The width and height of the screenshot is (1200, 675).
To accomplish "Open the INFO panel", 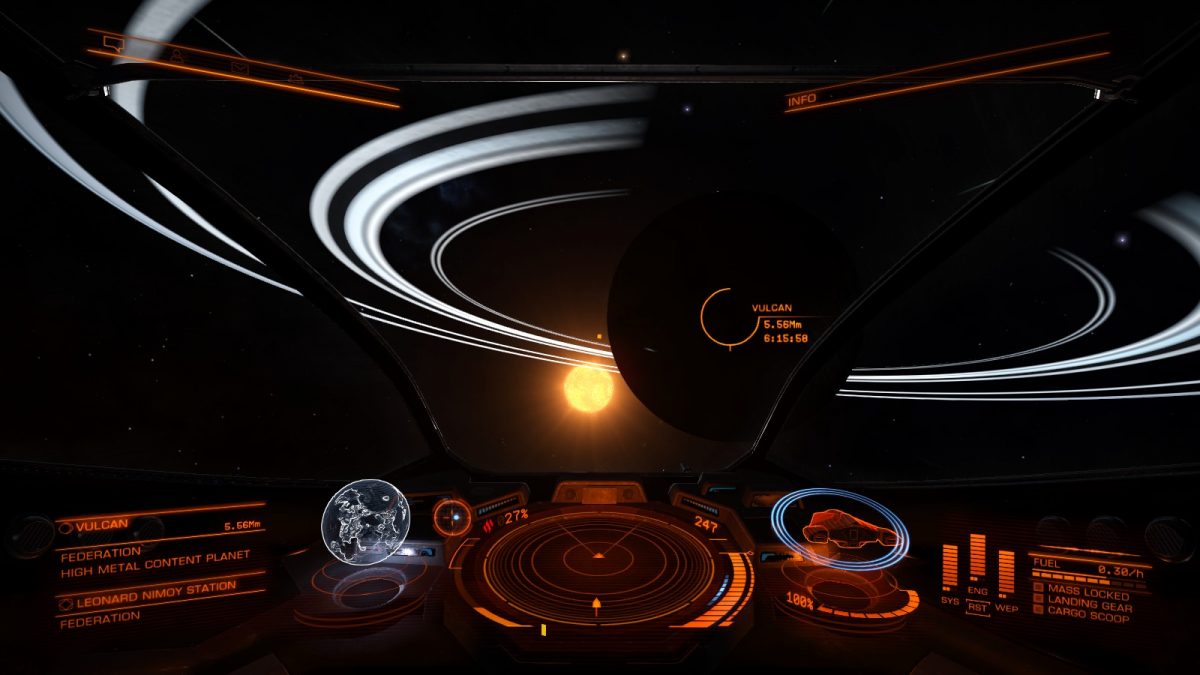I will point(802,100).
